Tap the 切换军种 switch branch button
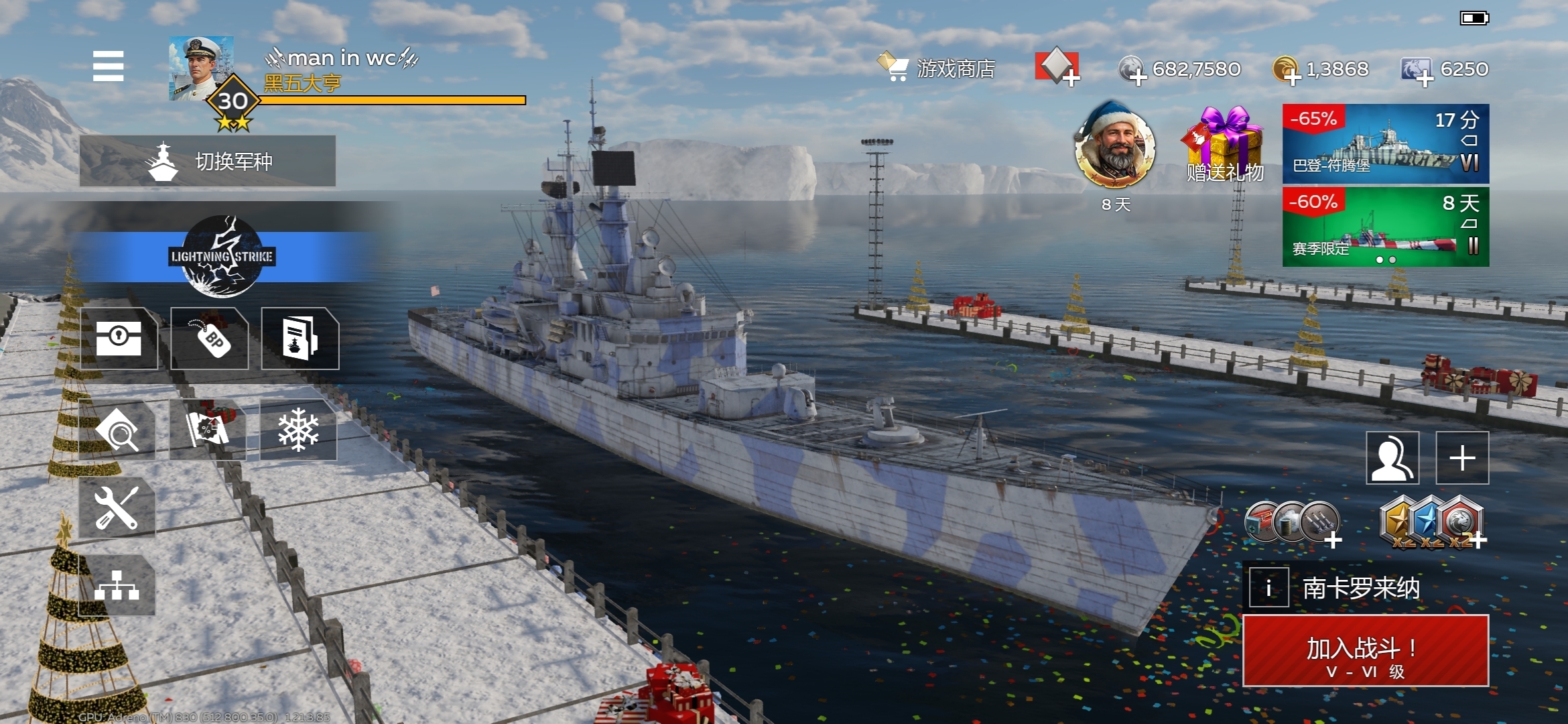Viewport: 1568px width, 724px height. [208, 161]
